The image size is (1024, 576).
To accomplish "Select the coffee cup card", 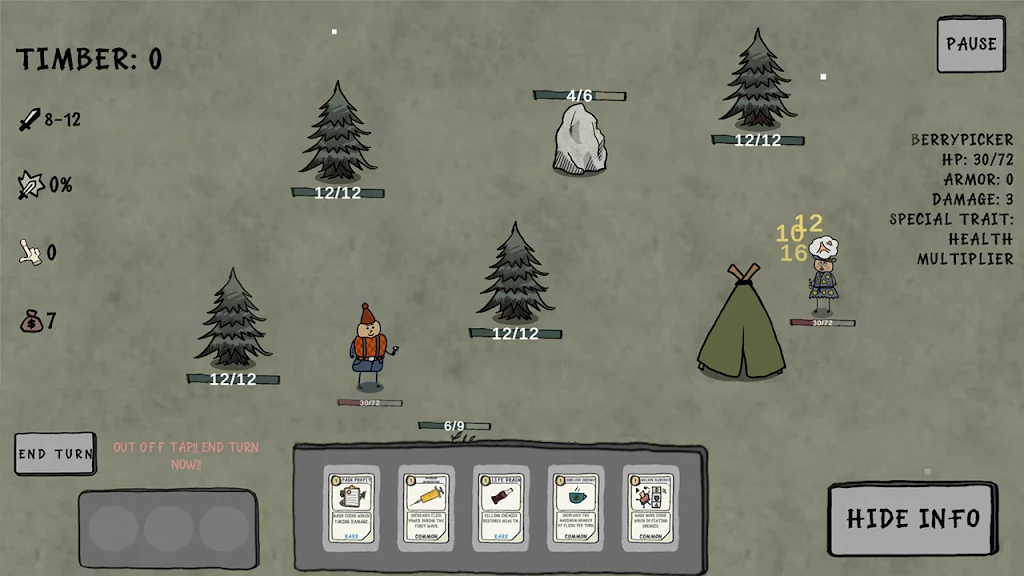I will [576, 507].
